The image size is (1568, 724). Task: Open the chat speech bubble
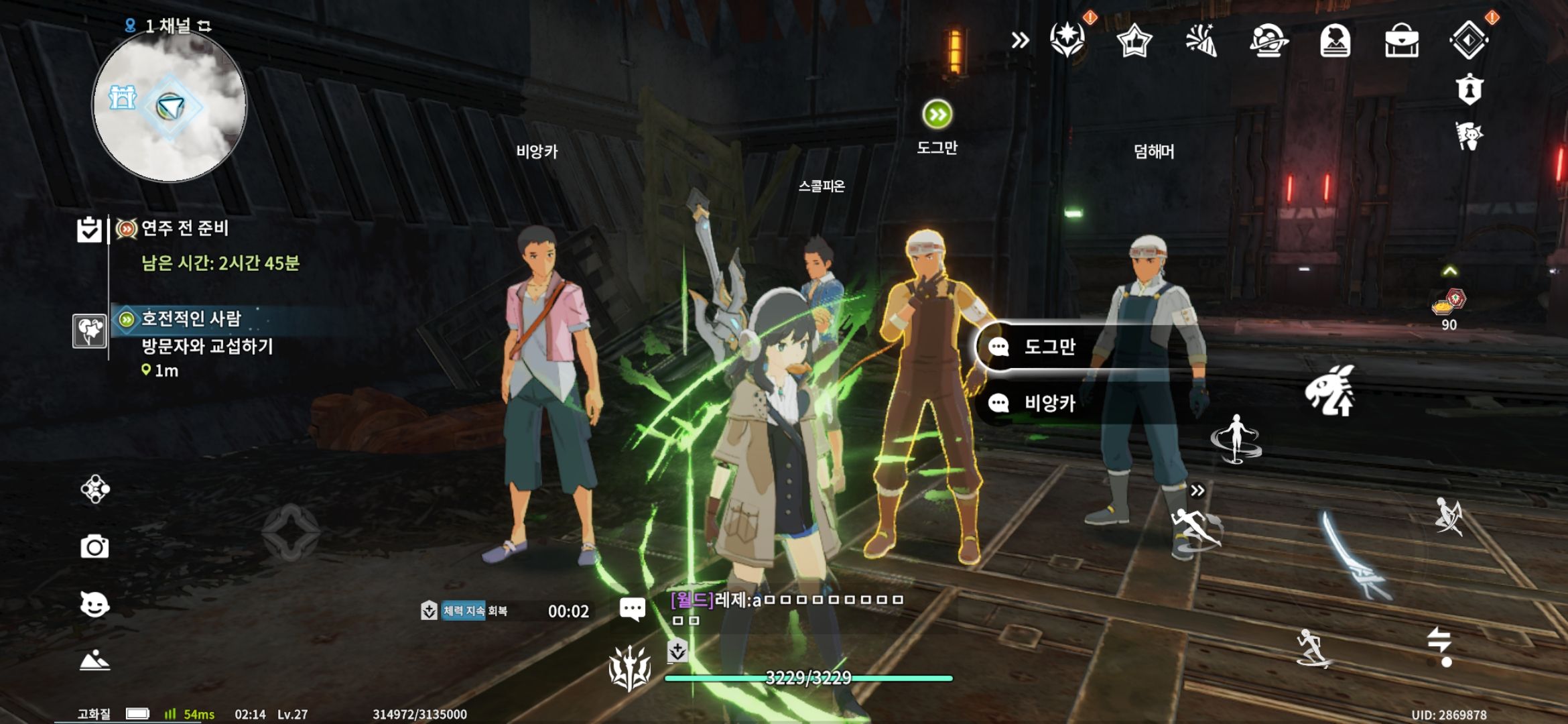[632, 609]
